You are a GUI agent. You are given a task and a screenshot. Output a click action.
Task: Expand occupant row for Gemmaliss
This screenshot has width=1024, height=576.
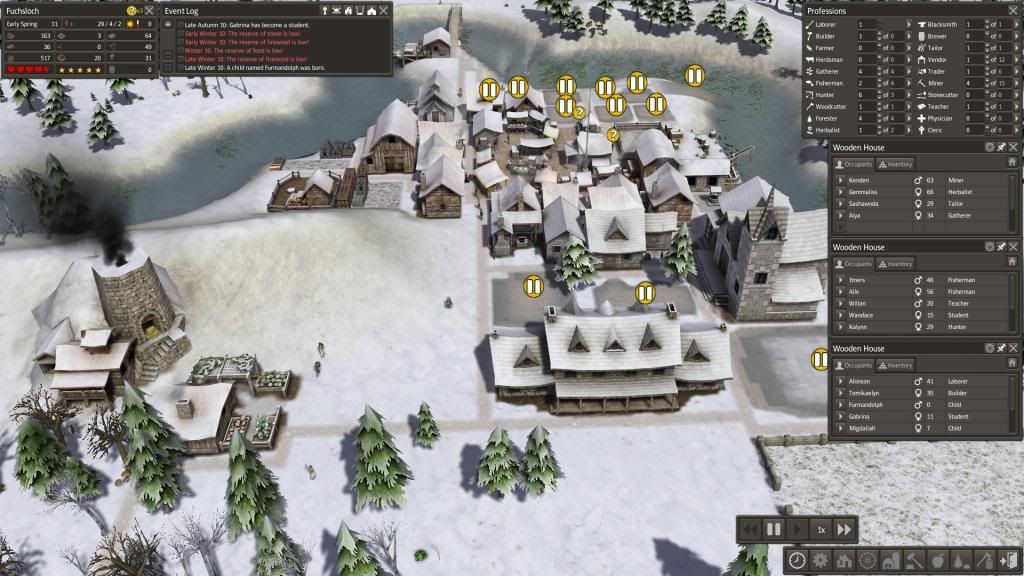point(841,191)
